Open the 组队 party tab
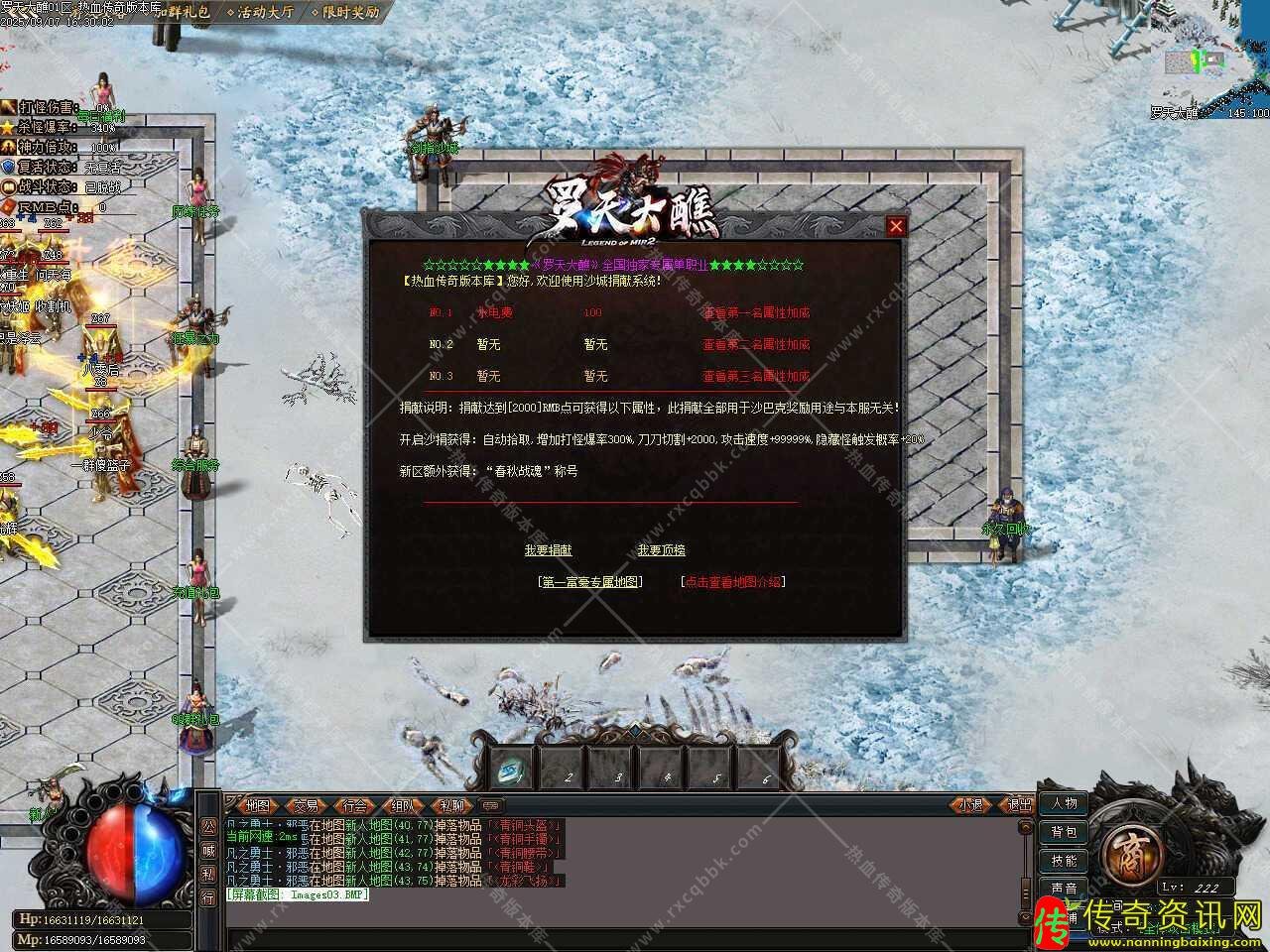1270x952 pixels. [403, 805]
